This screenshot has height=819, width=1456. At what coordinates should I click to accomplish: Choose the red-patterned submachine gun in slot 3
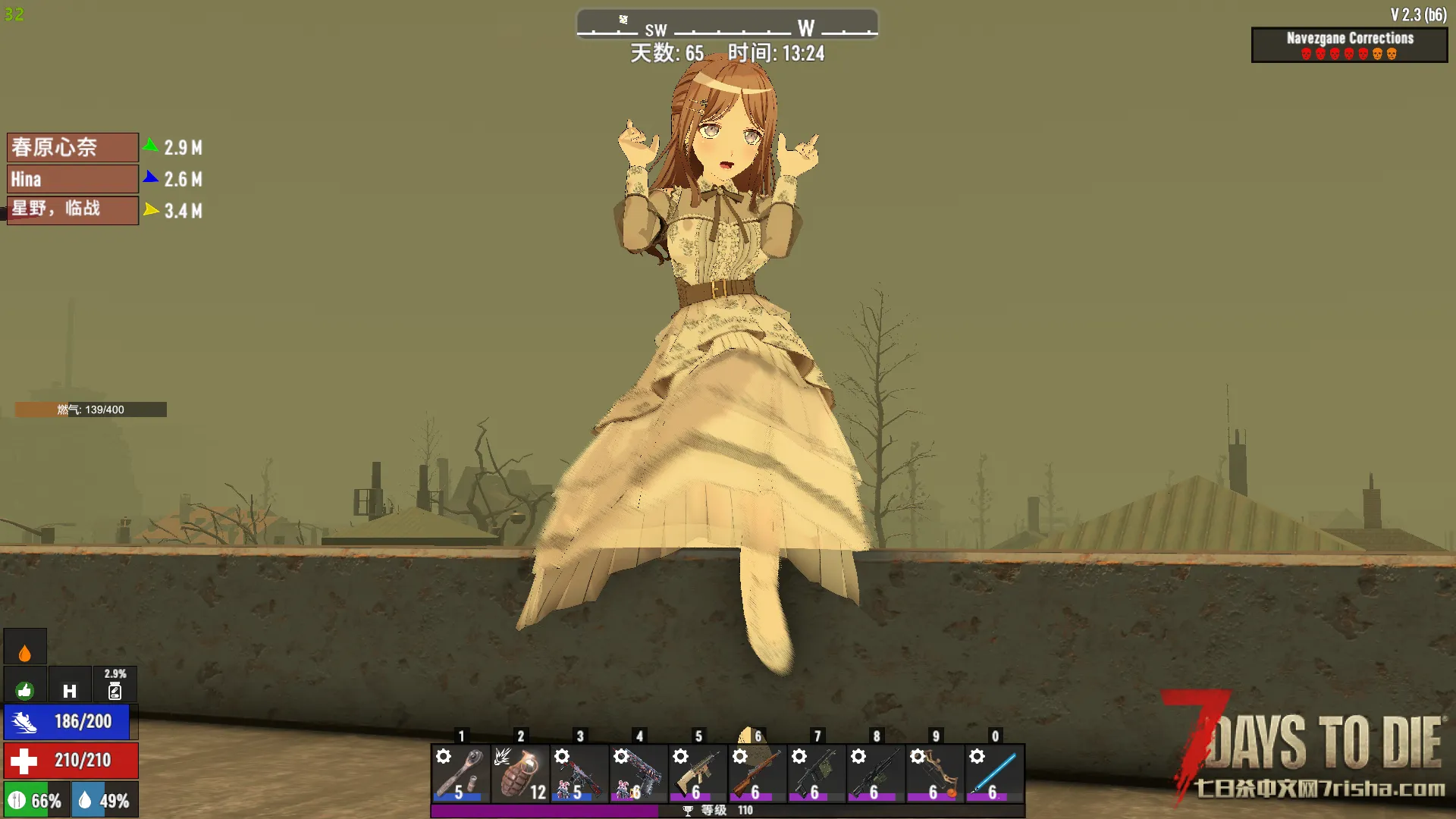(x=579, y=773)
